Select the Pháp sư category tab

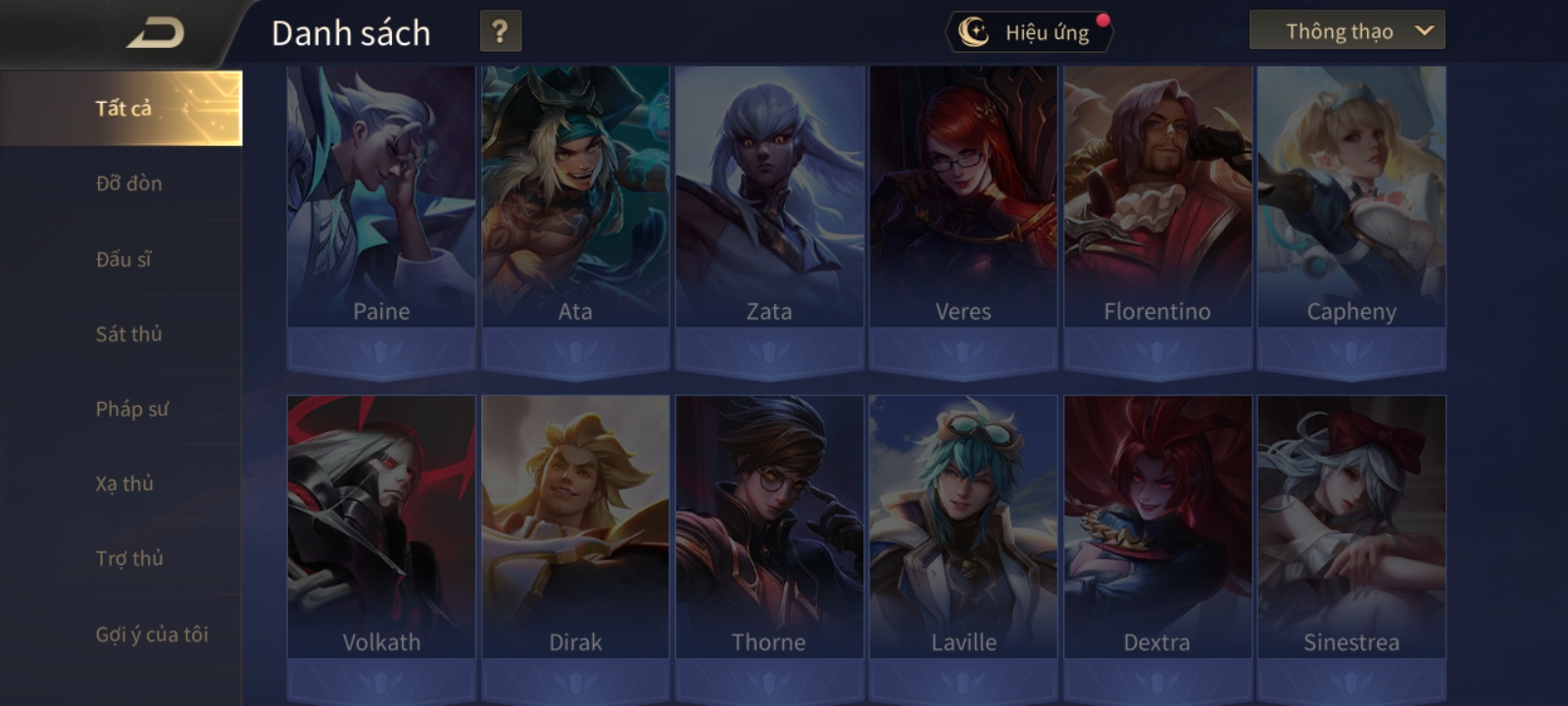click(x=131, y=409)
